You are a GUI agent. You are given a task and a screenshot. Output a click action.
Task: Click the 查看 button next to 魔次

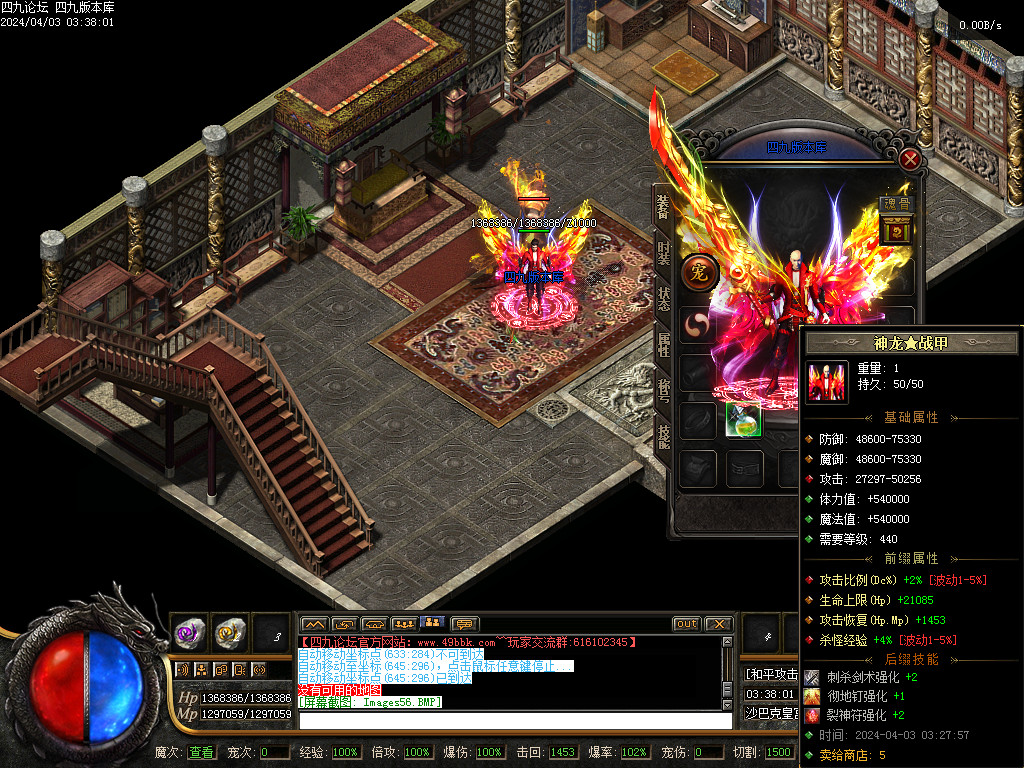point(201,752)
